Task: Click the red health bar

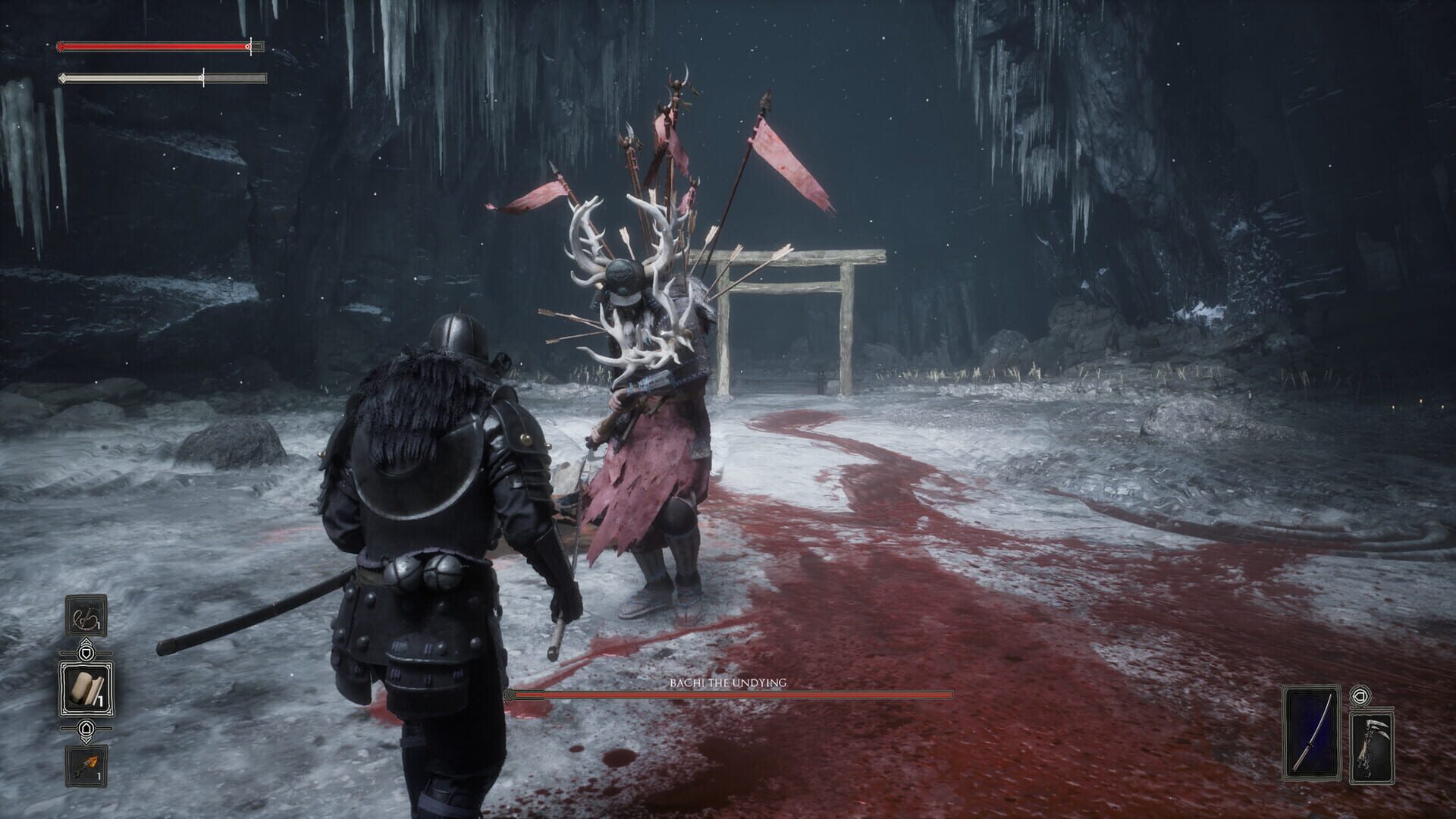Action: 152,47
